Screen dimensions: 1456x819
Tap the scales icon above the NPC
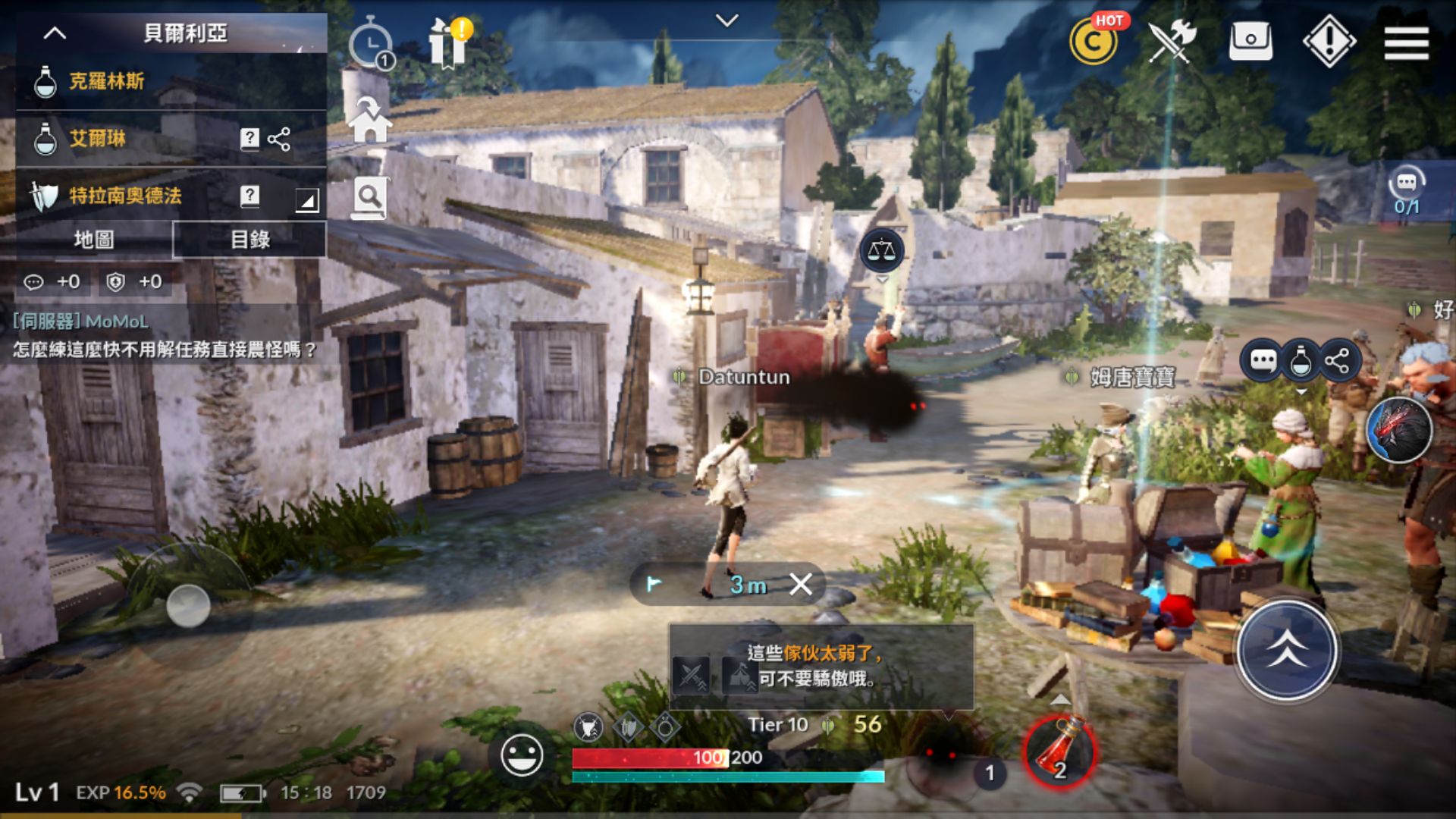(881, 250)
